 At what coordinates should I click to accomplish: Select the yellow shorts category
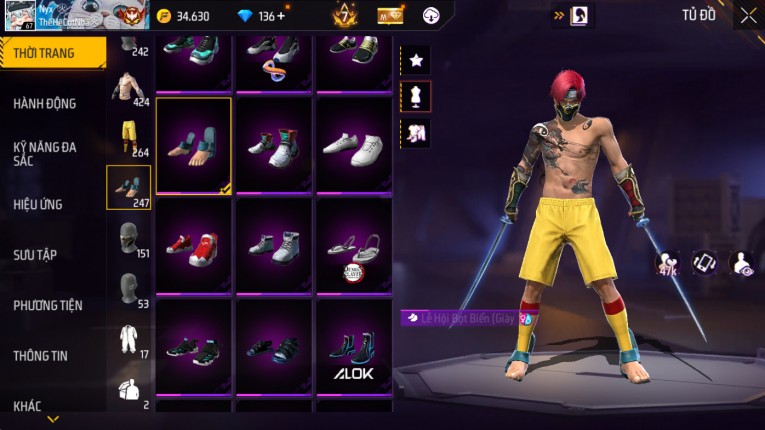tap(129, 137)
